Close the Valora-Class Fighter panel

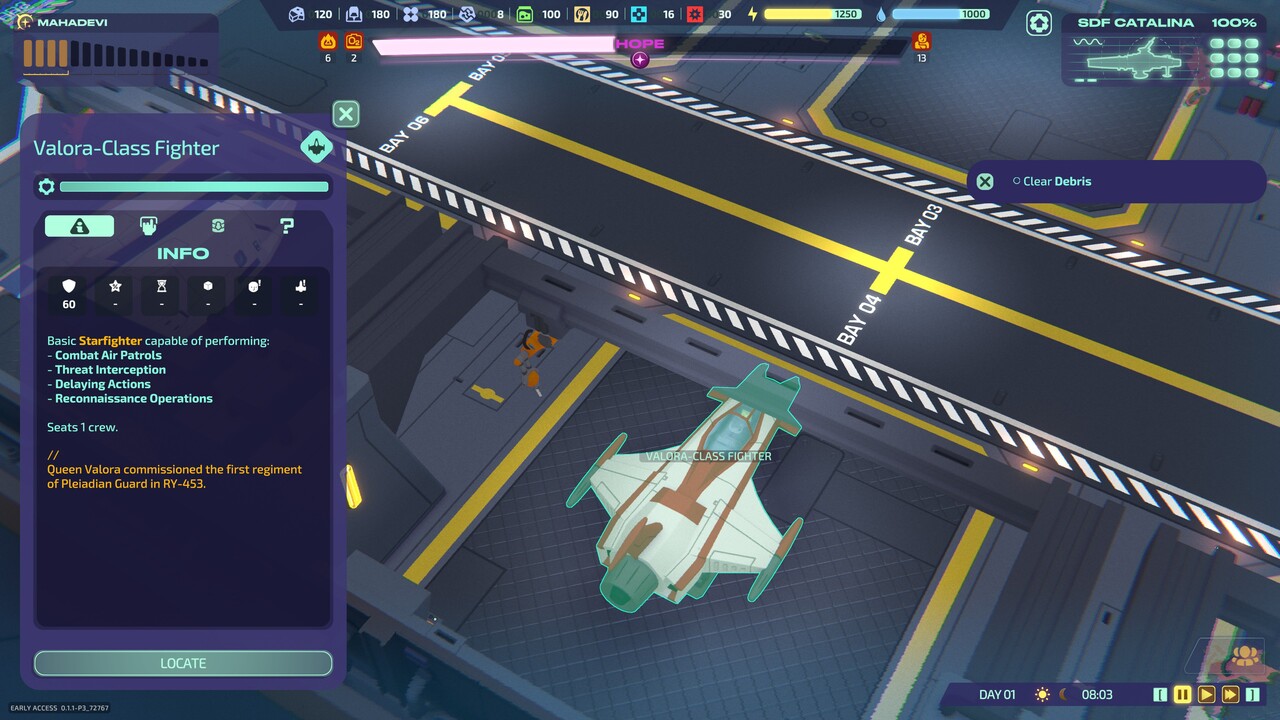[346, 114]
